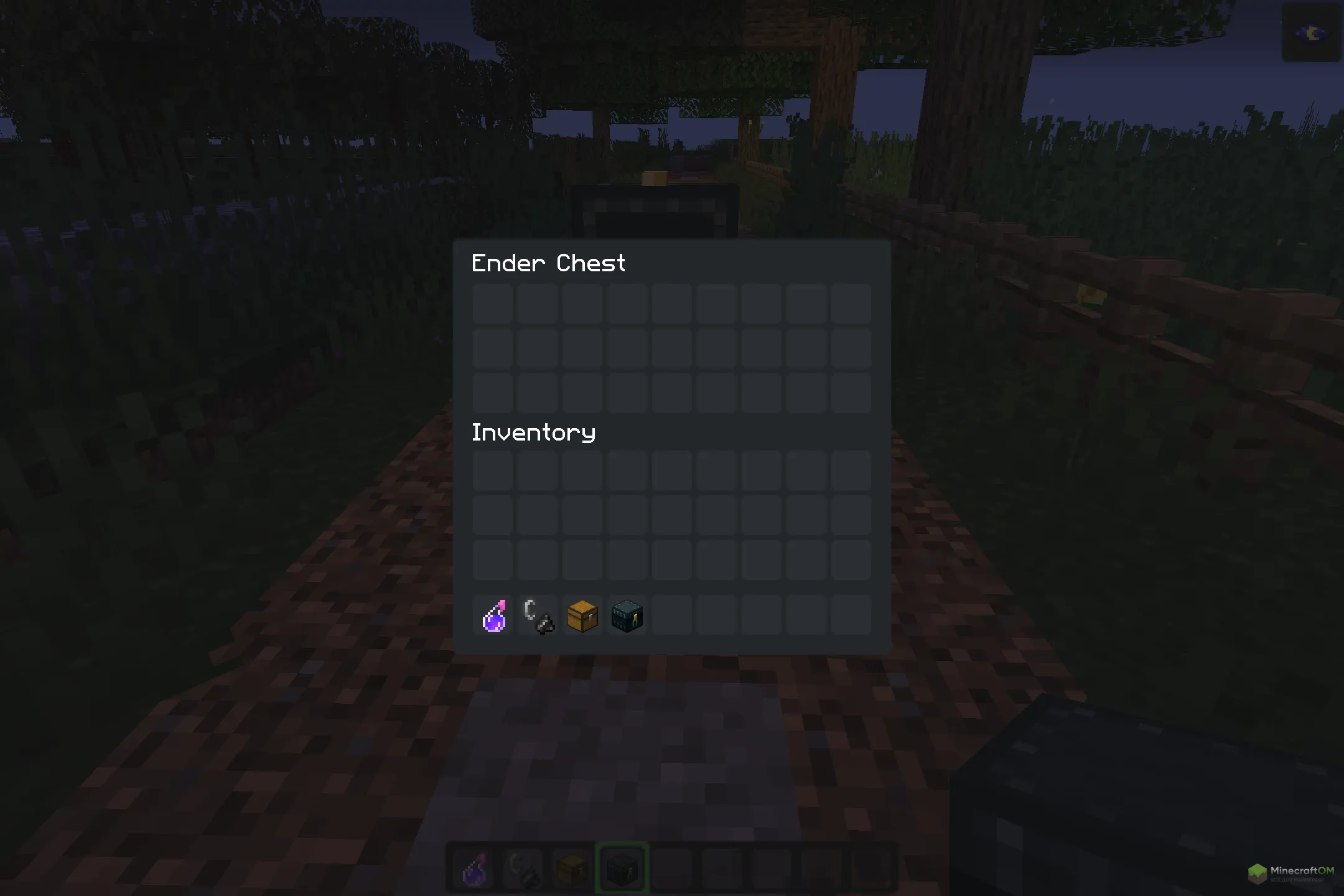The image size is (1344, 896).
Task: Click the bottom-right empty Ender Chest slot
Action: click(x=852, y=393)
